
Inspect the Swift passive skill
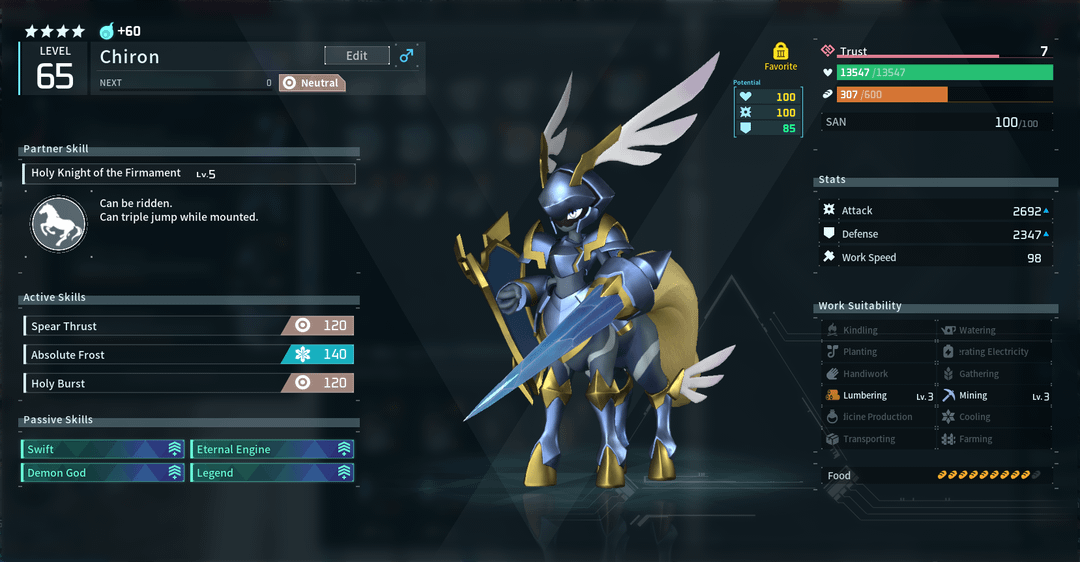pyautogui.click(x=103, y=449)
